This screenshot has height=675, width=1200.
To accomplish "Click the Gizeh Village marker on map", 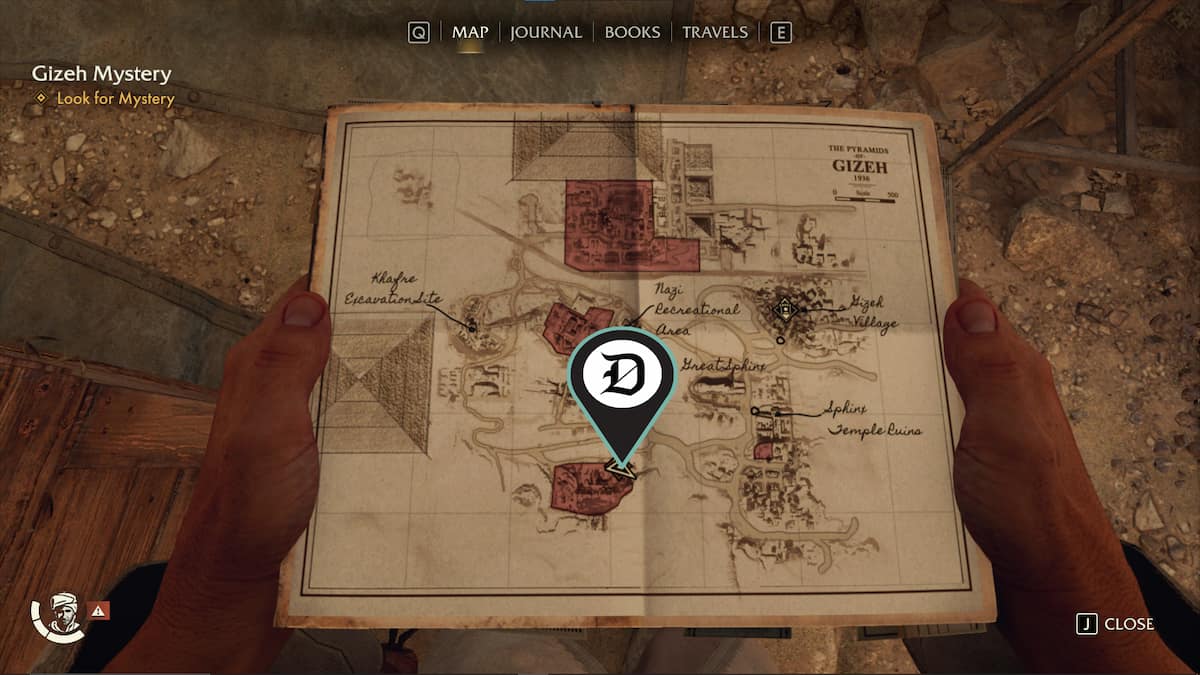I will coord(786,310).
